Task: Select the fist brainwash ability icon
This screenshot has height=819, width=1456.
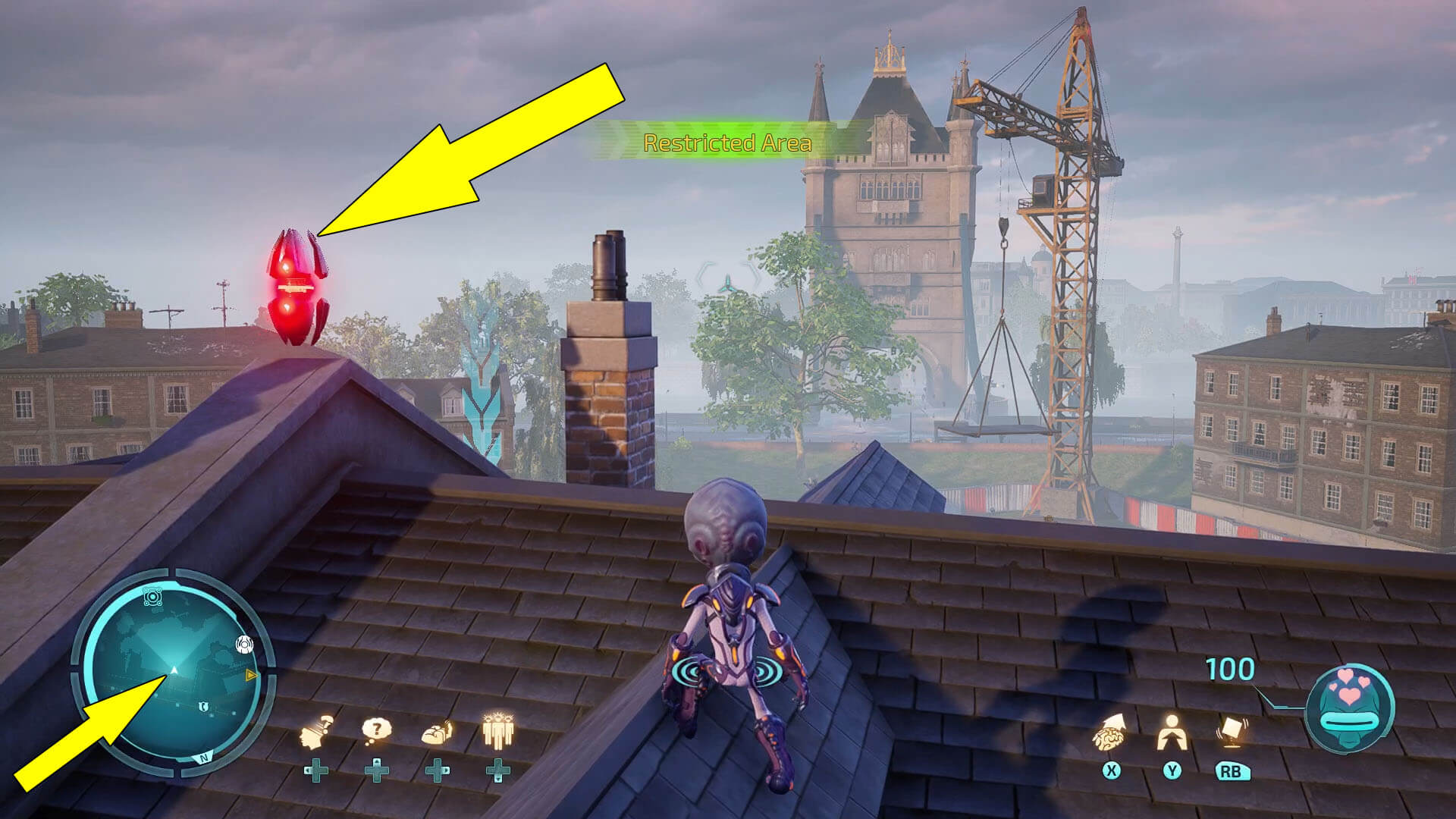Action: [437, 733]
